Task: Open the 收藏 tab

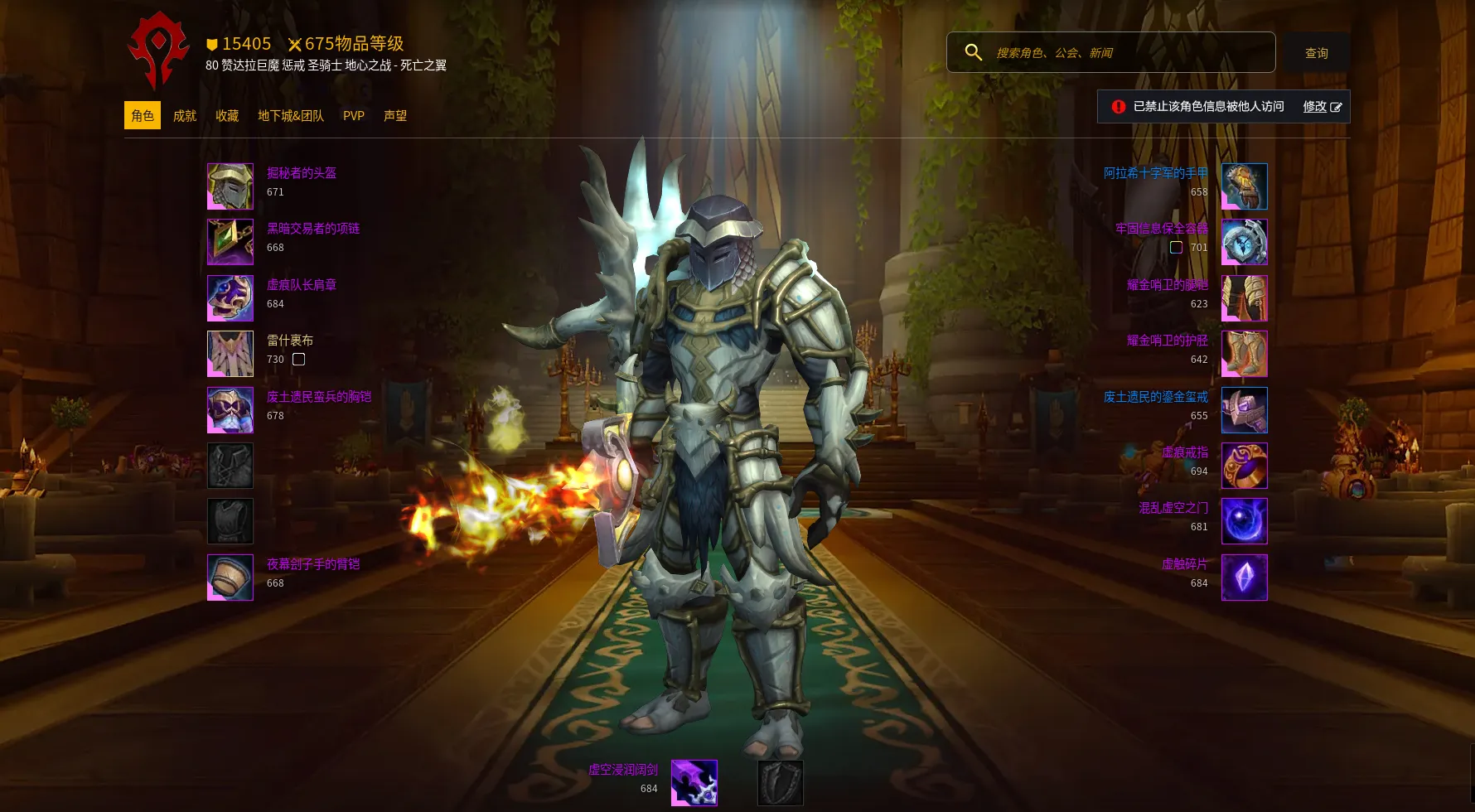Action: point(227,116)
